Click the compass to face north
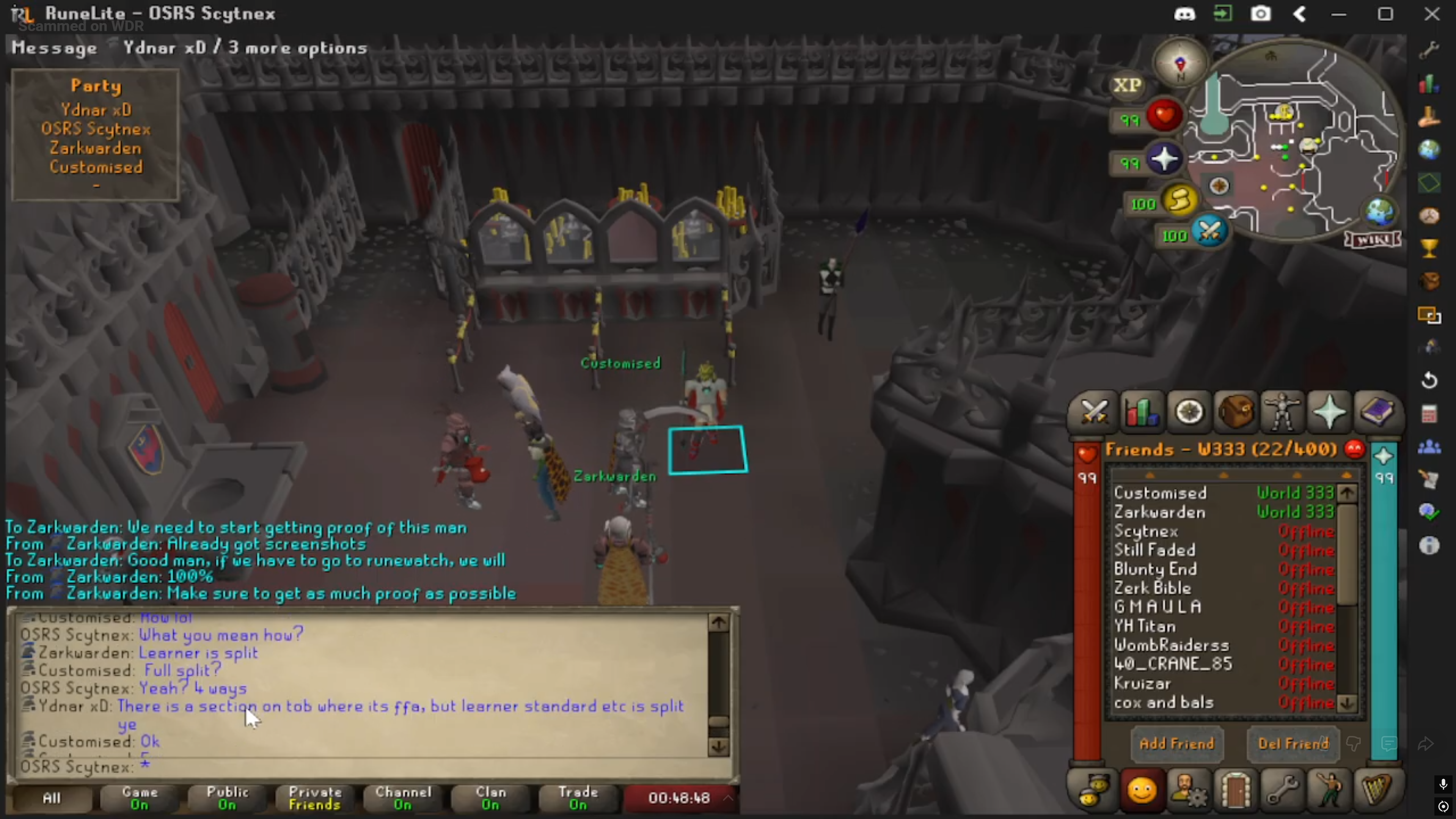 point(1180,63)
